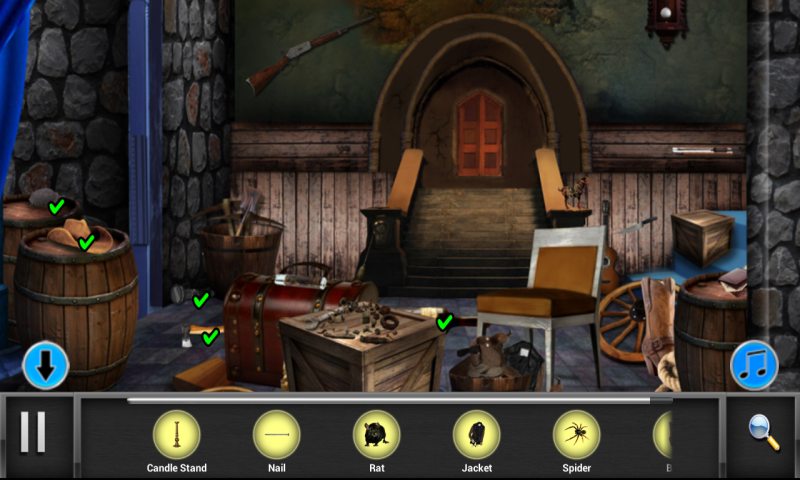The width and height of the screenshot is (800, 480).
Task: Use the magnifying glass hint
Action: coord(764,432)
